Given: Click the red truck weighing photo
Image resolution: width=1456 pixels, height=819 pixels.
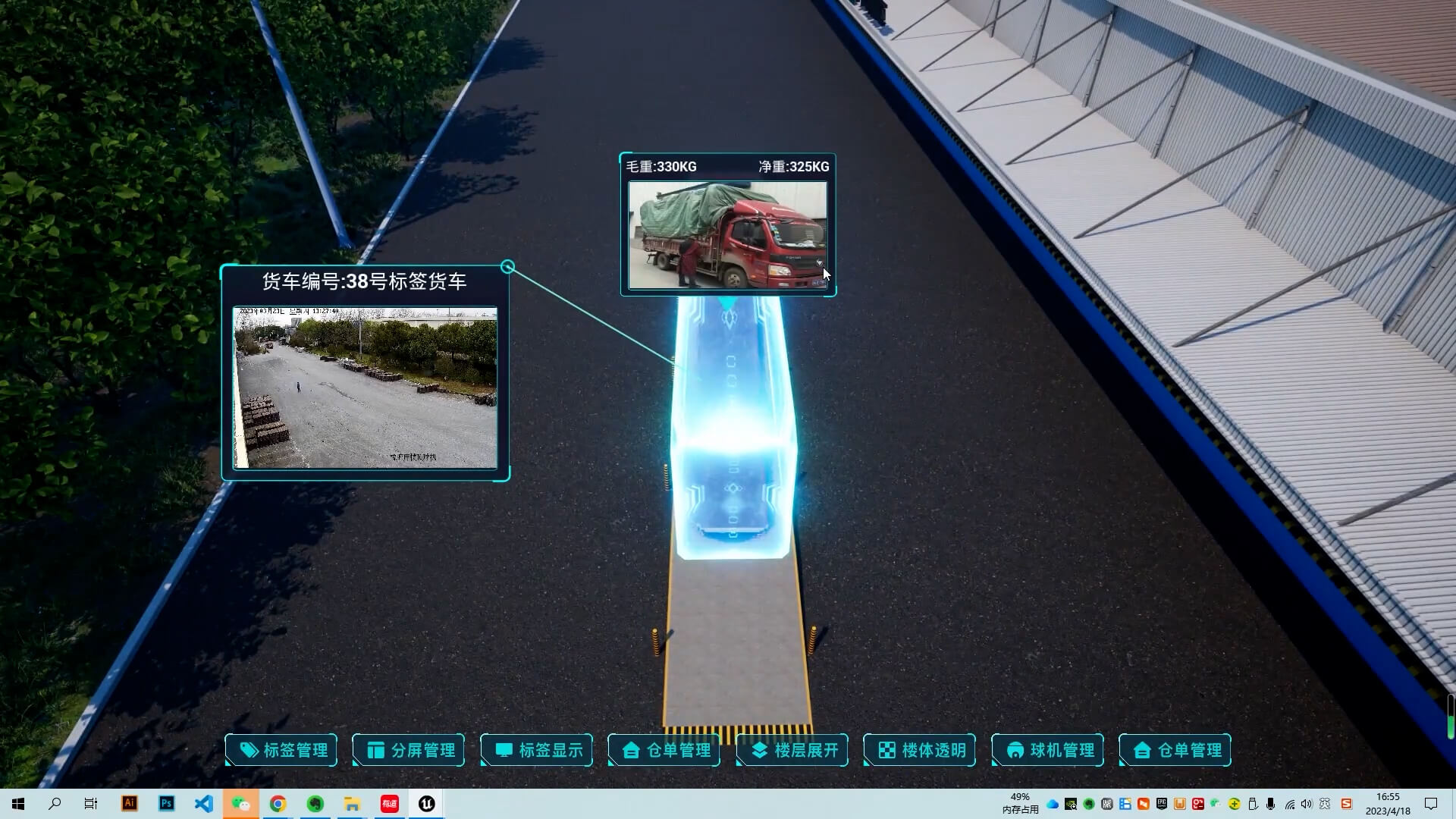Looking at the screenshot, I should pos(727,235).
